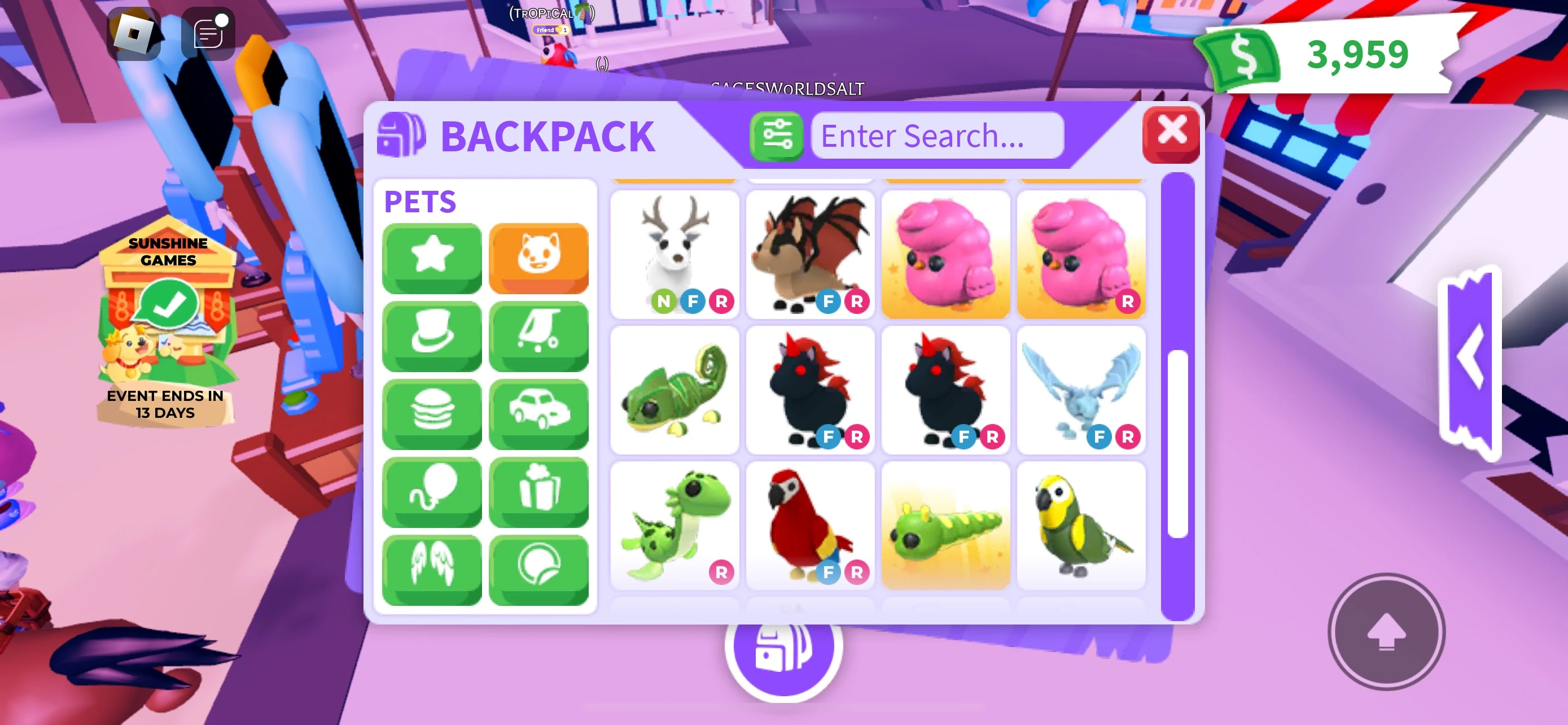The width and height of the screenshot is (1568, 725).
Task: Open the favorites star category
Action: click(432, 257)
